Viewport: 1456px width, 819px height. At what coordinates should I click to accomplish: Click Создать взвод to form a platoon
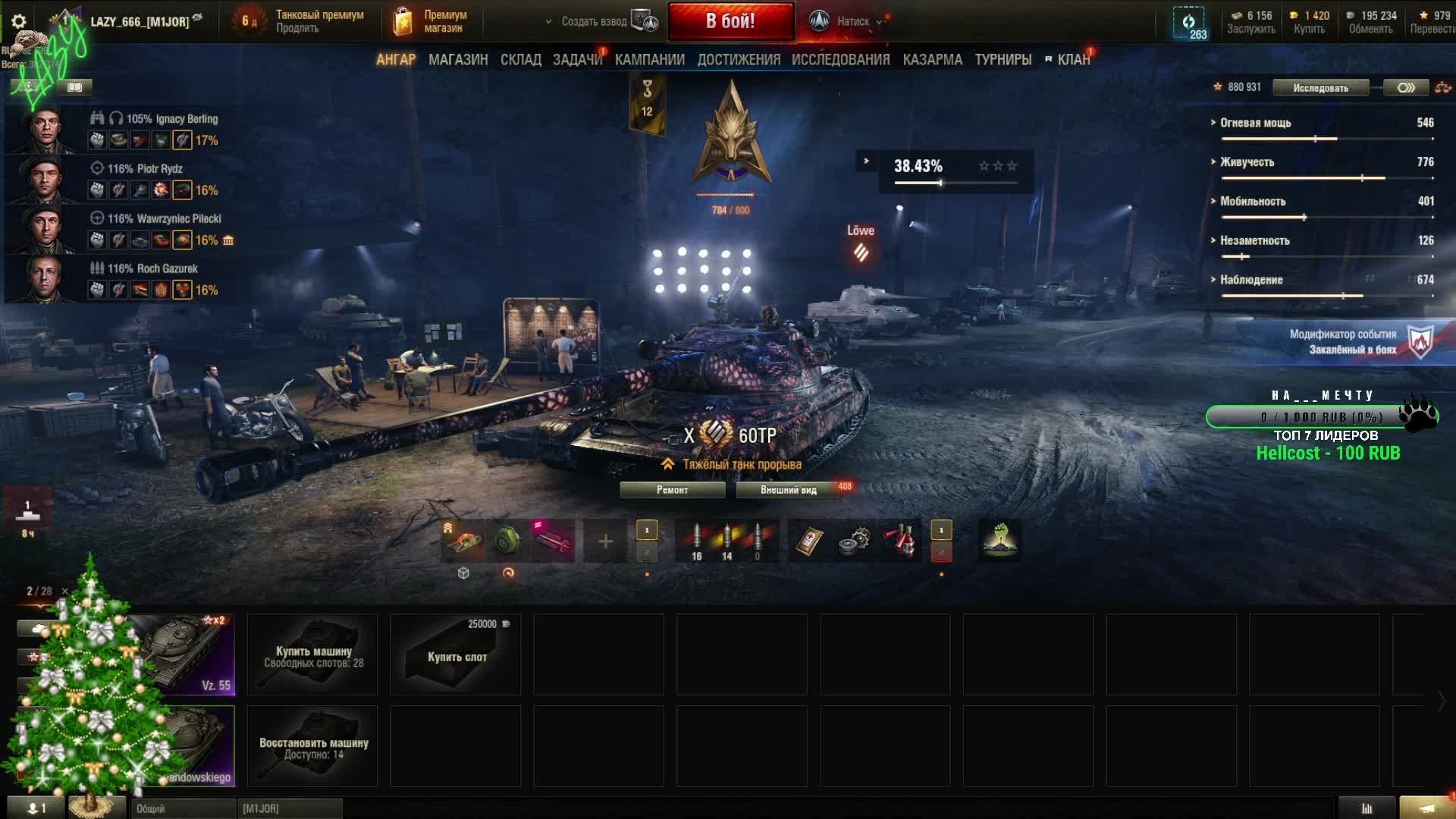594,21
